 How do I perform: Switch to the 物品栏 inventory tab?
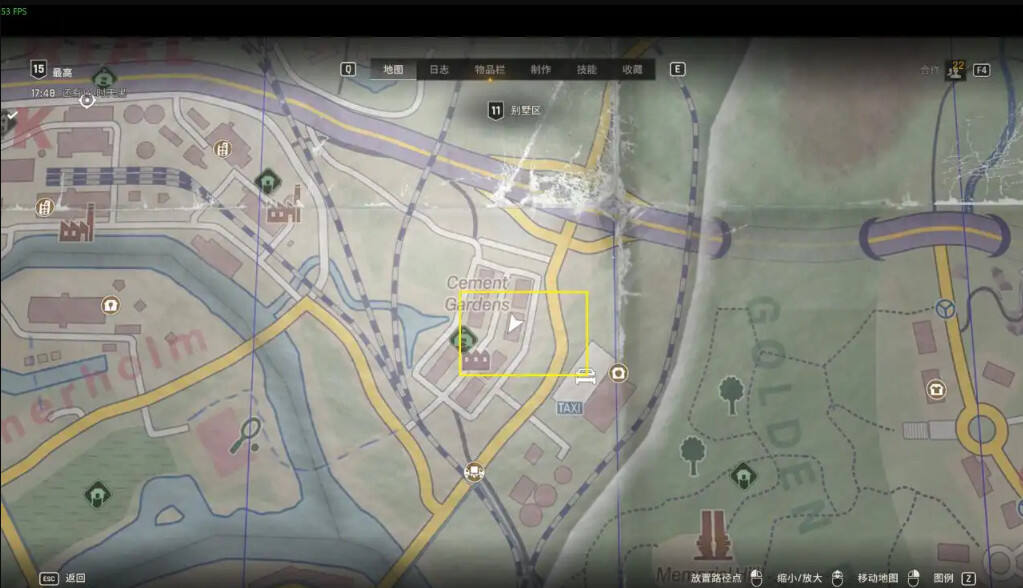[489, 69]
